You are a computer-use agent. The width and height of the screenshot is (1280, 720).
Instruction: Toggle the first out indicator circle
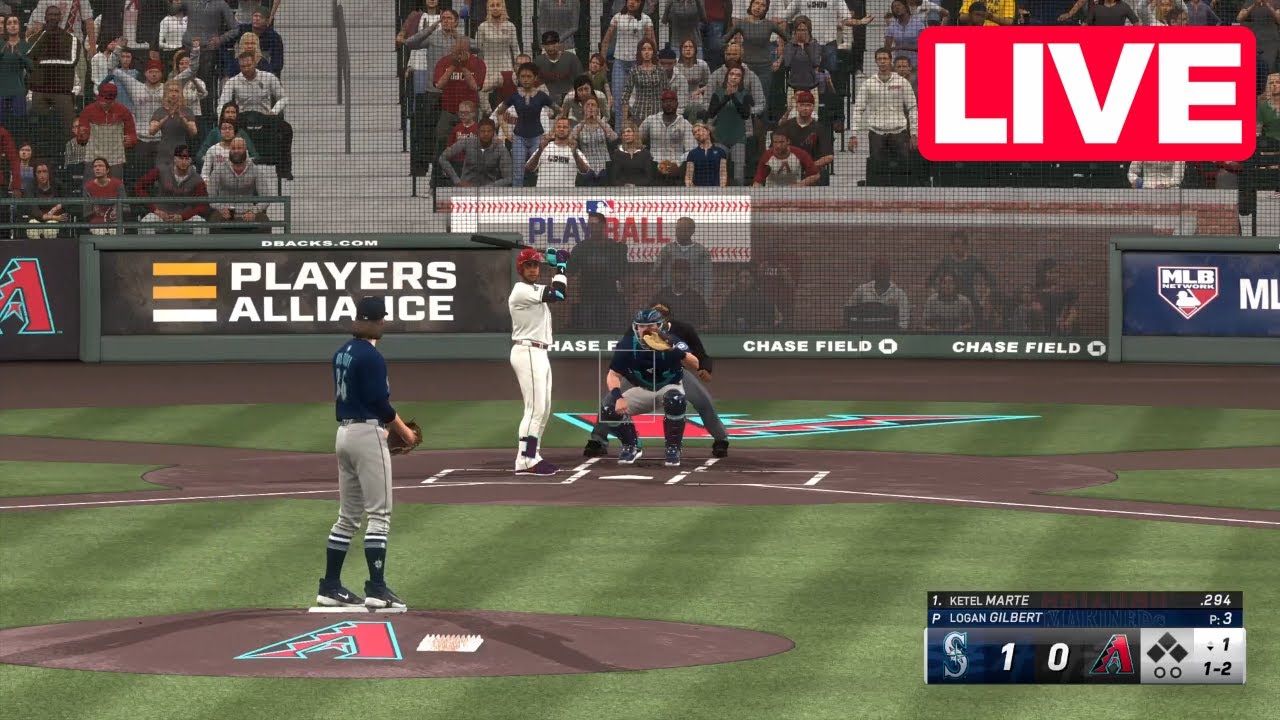click(x=1159, y=672)
